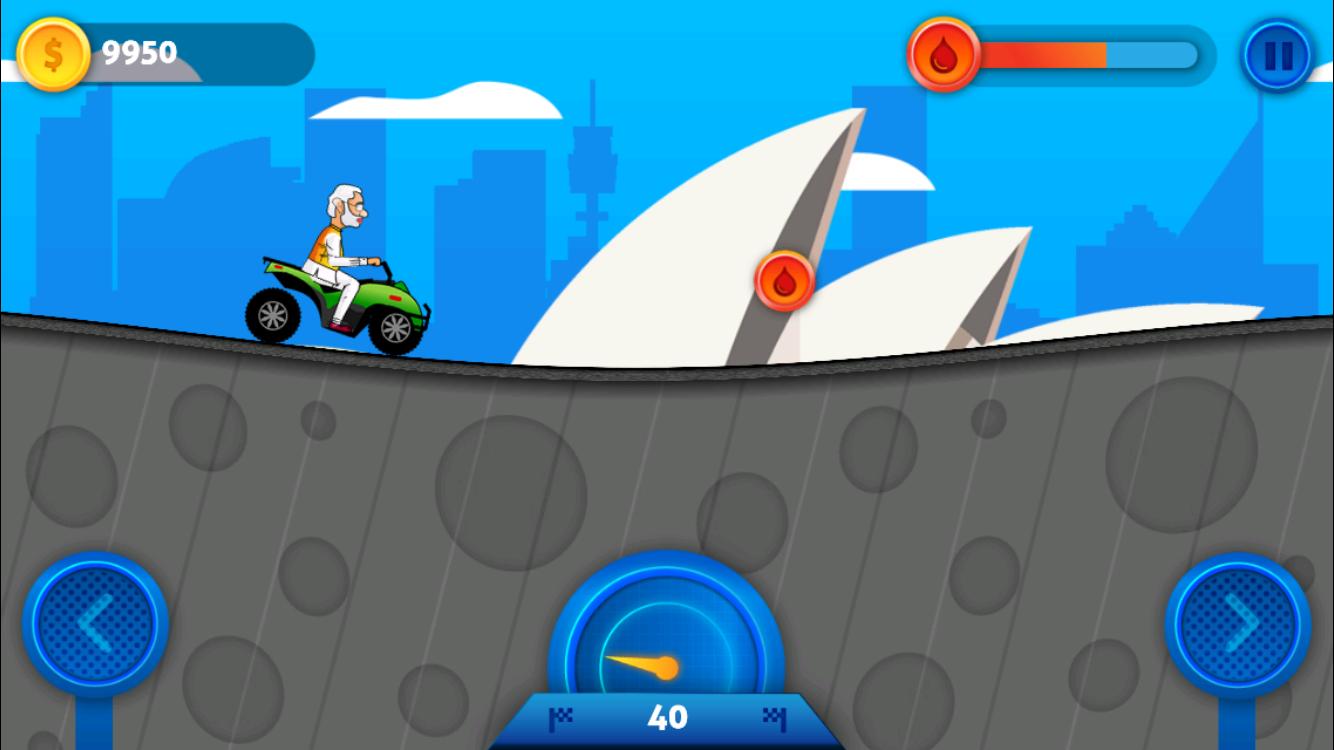Click the right flag icon beside the speed

[776, 717]
